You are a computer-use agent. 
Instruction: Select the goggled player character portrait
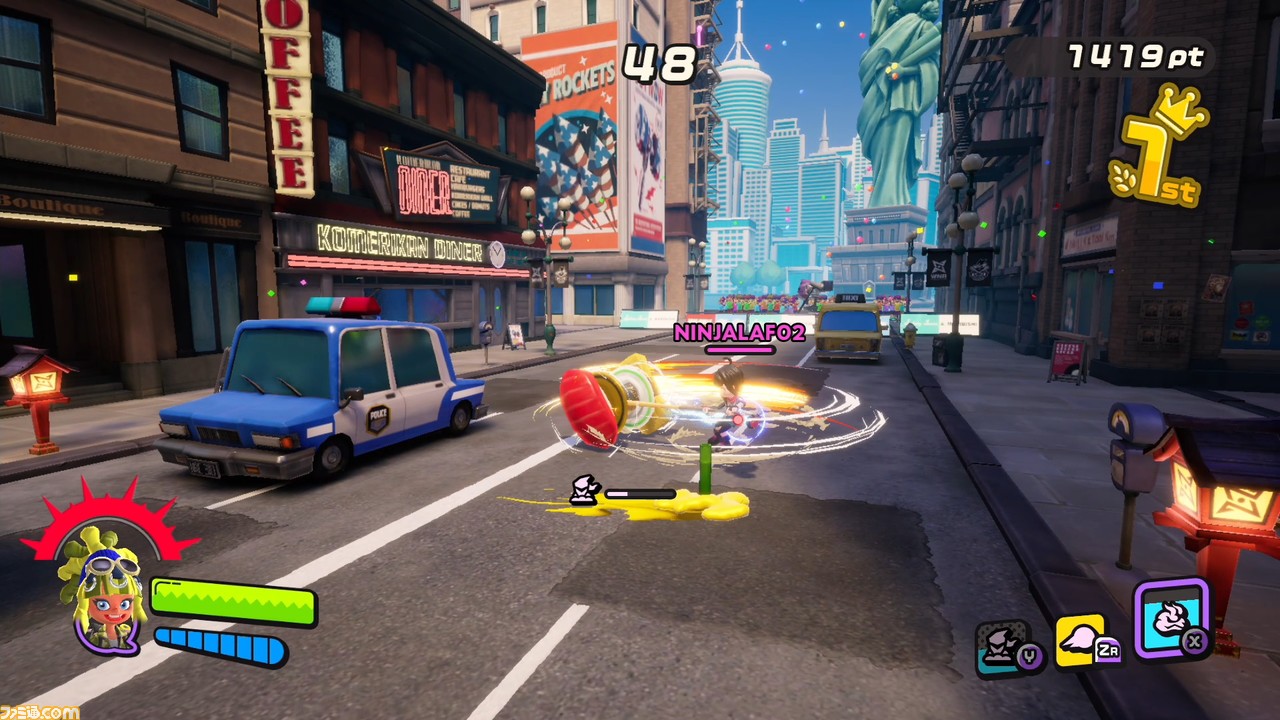(x=104, y=596)
